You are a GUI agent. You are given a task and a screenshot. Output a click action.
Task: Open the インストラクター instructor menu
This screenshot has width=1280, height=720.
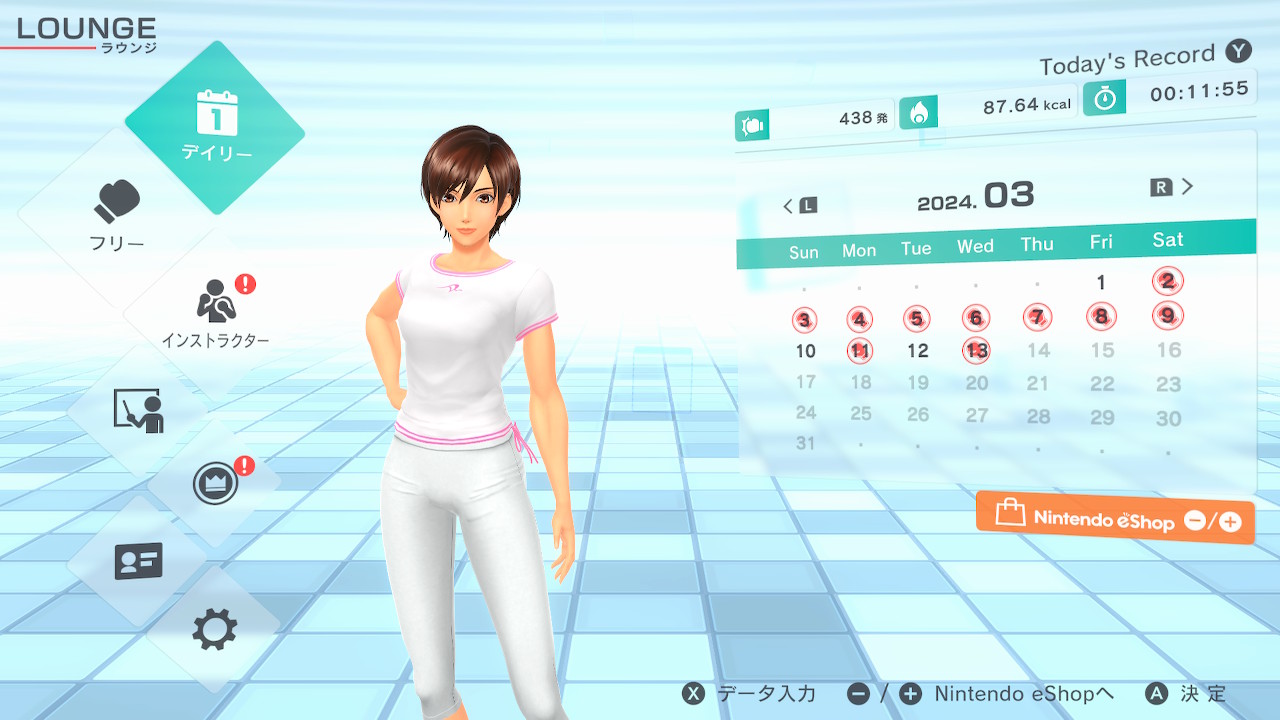click(x=215, y=312)
